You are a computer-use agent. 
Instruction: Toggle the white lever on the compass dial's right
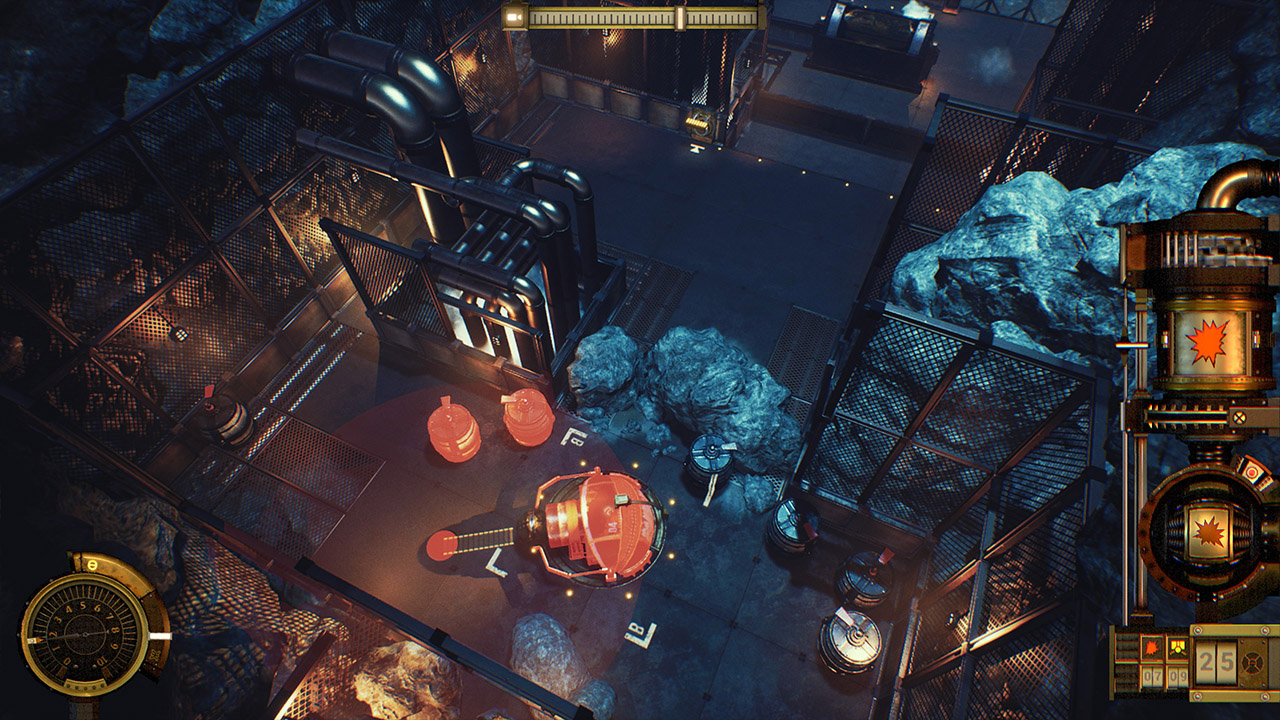pyautogui.click(x=160, y=636)
